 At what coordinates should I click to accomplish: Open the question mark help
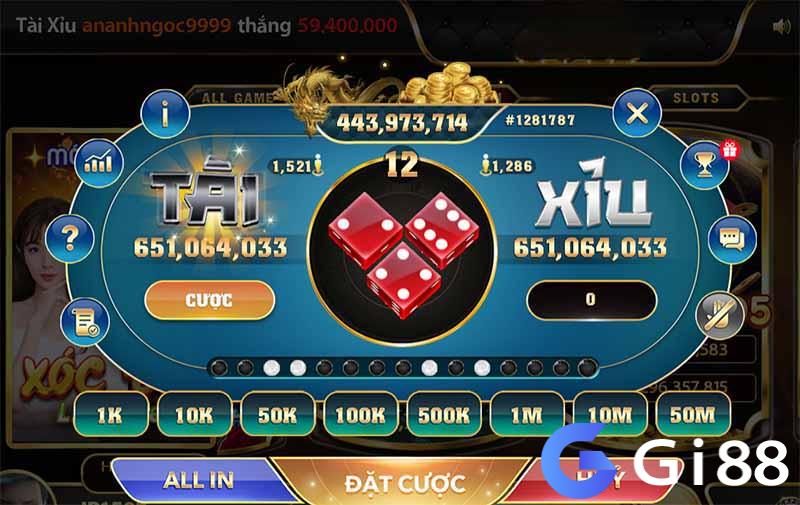[x=70, y=237]
